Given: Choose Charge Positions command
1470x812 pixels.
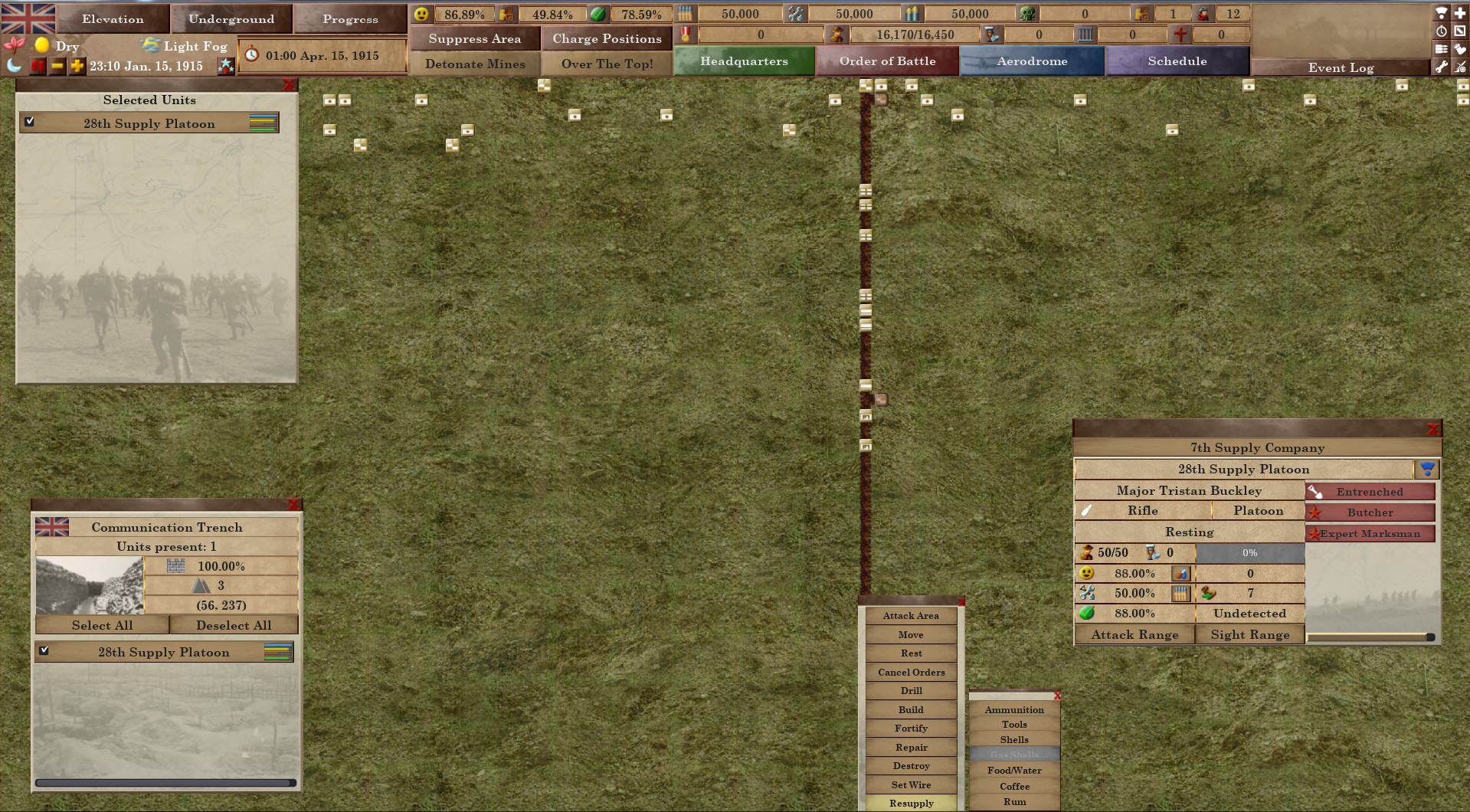Looking at the screenshot, I should [x=607, y=38].
